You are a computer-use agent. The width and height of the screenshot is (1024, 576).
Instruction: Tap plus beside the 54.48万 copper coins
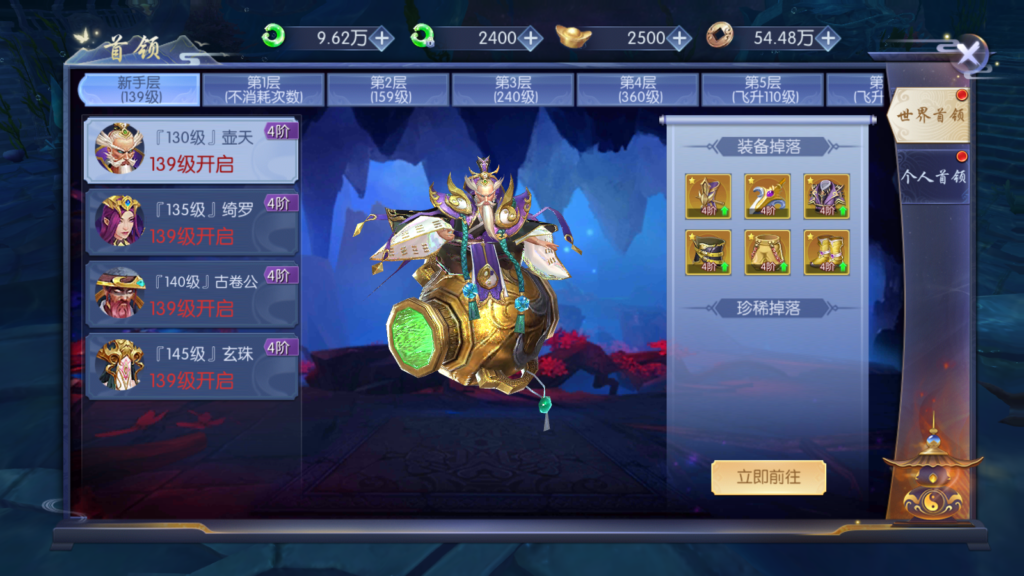click(x=827, y=38)
